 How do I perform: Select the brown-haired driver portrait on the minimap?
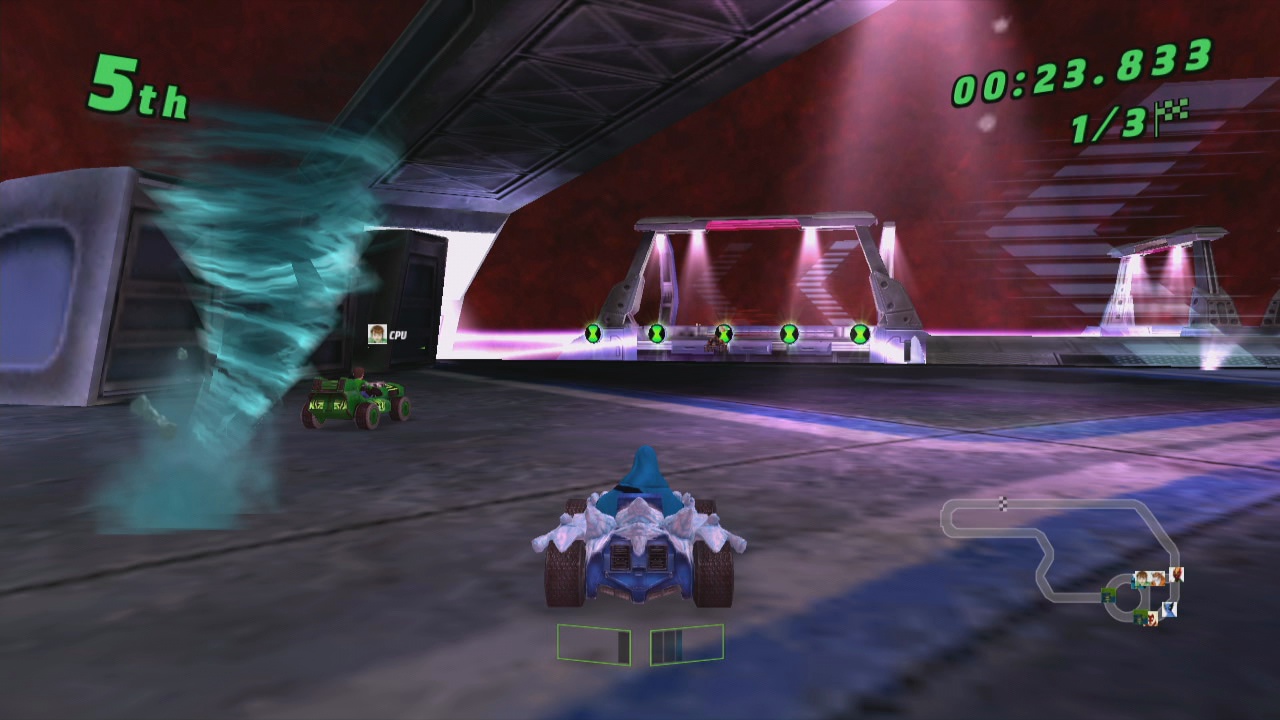(1144, 577)
